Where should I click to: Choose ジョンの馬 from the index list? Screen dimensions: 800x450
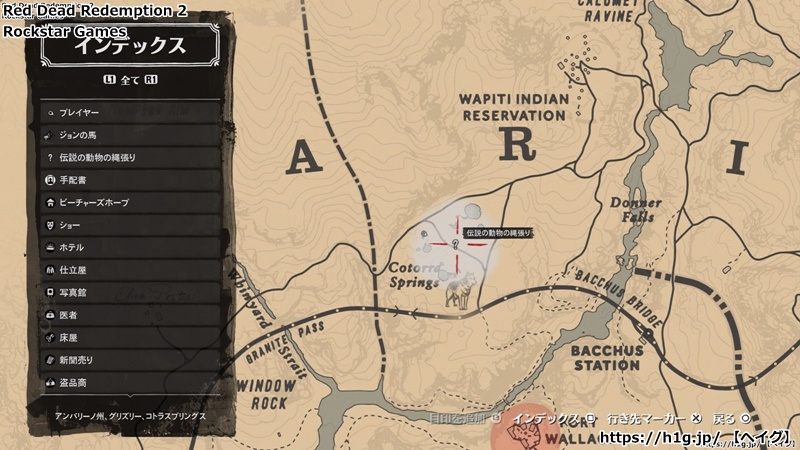tap(128, 135)
